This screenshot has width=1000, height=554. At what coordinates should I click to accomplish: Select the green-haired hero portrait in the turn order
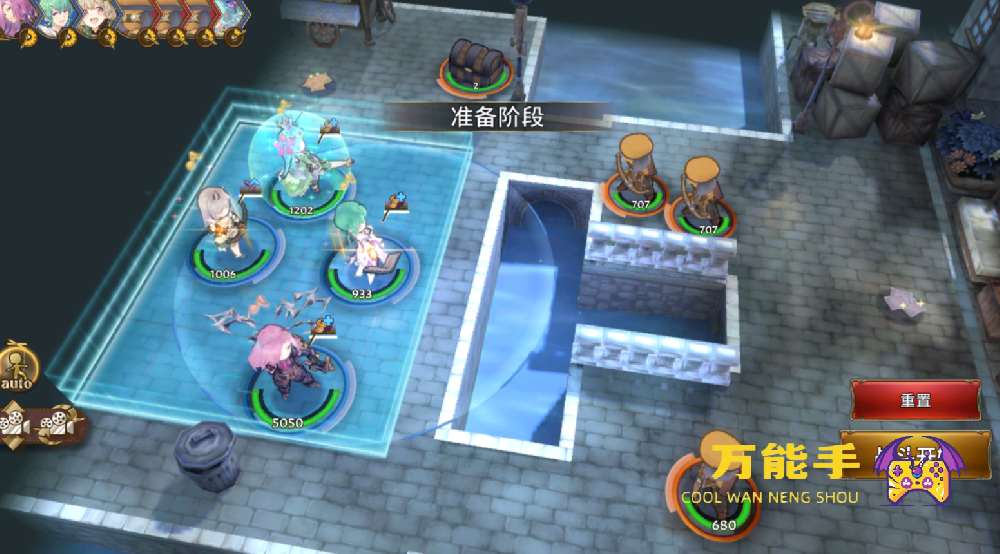(x=55, y=17)
